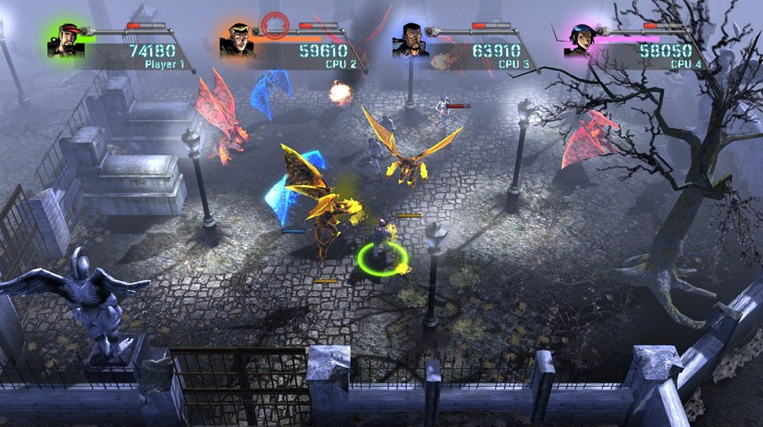
Task: Pick the CPU 4 character portrait
Action: [x=581, y=40]
